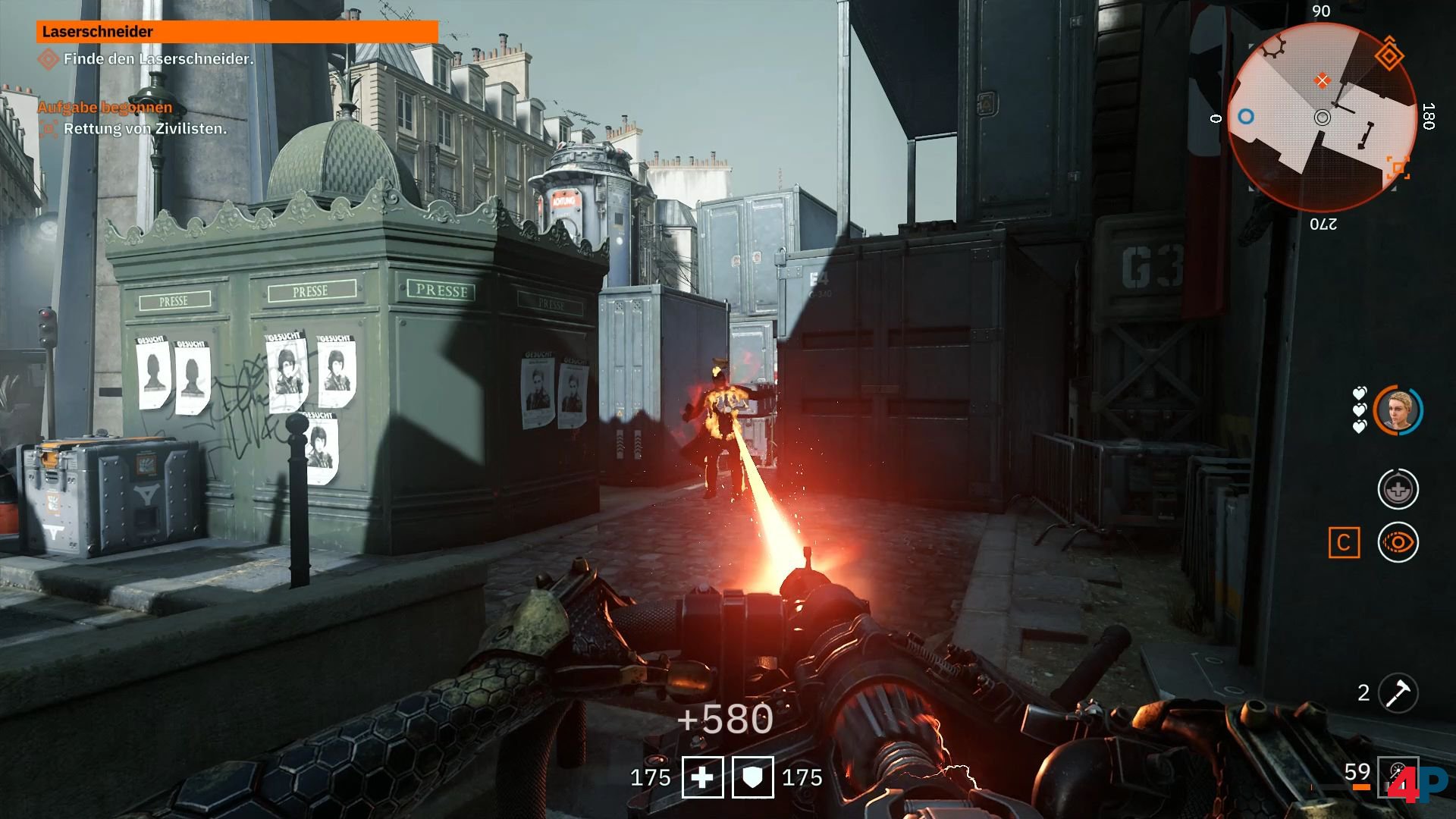Activate the pep signal cross icon
The image size is (1456, 819).
click(x=1398, y=489)
